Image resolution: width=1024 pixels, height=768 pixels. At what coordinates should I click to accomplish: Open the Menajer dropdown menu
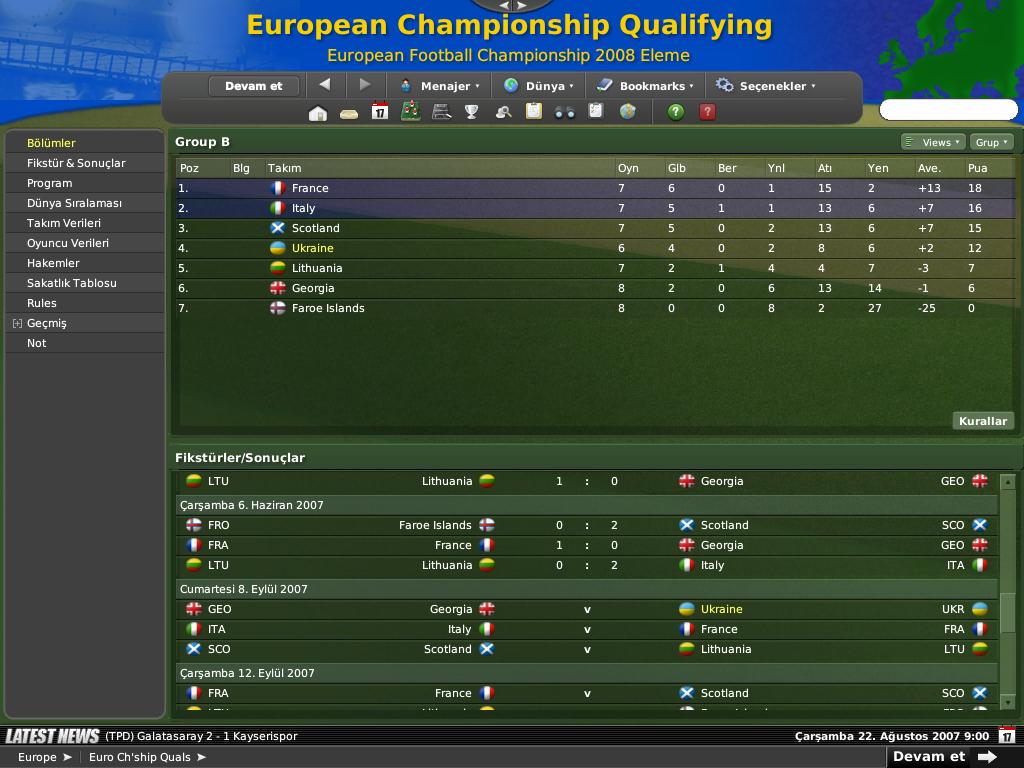(x=440, y=86)
